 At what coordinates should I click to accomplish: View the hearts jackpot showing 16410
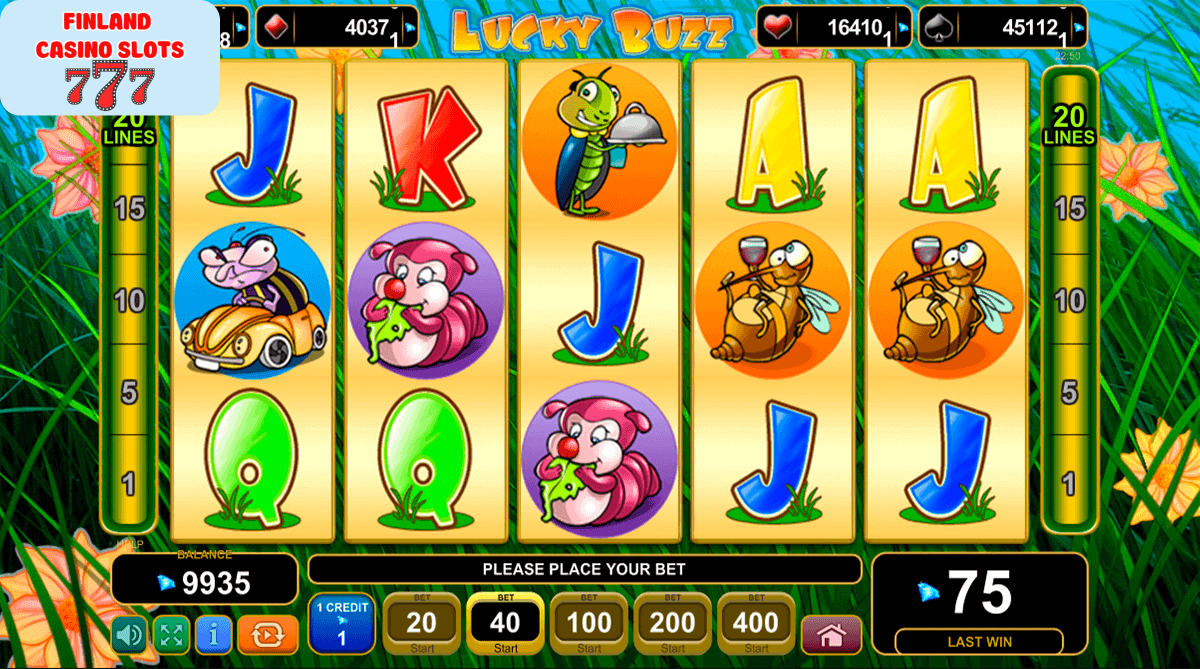pos(835,27)
